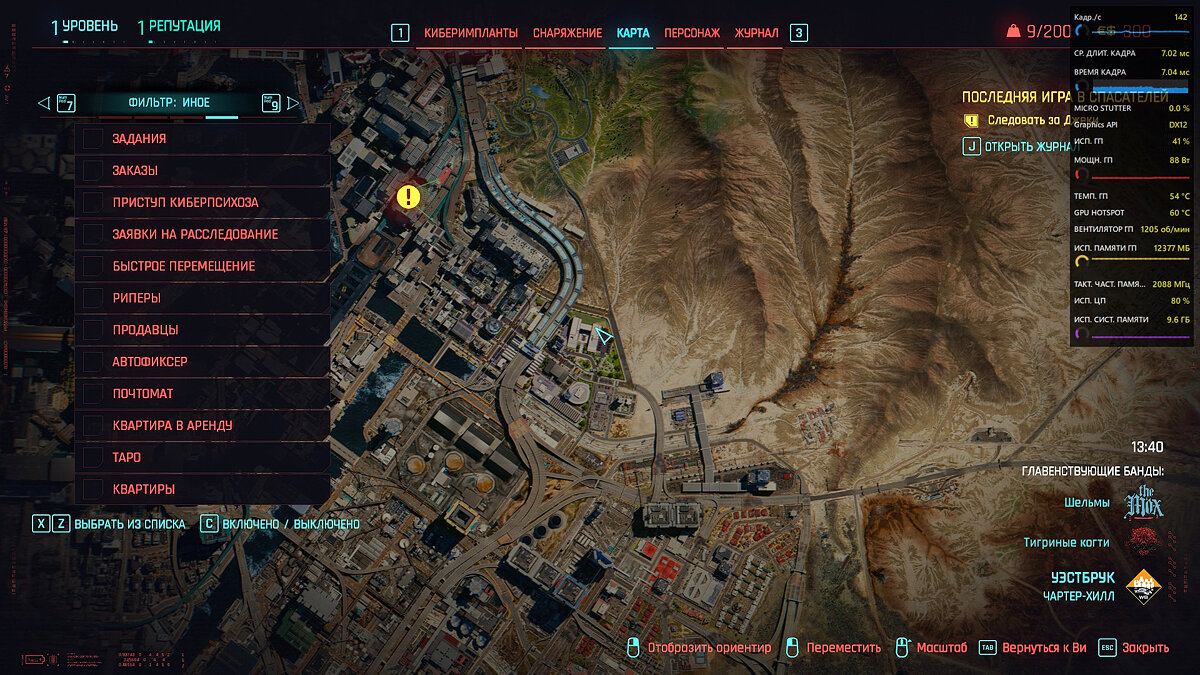Open the Персонаж tab

click(691, 33)
